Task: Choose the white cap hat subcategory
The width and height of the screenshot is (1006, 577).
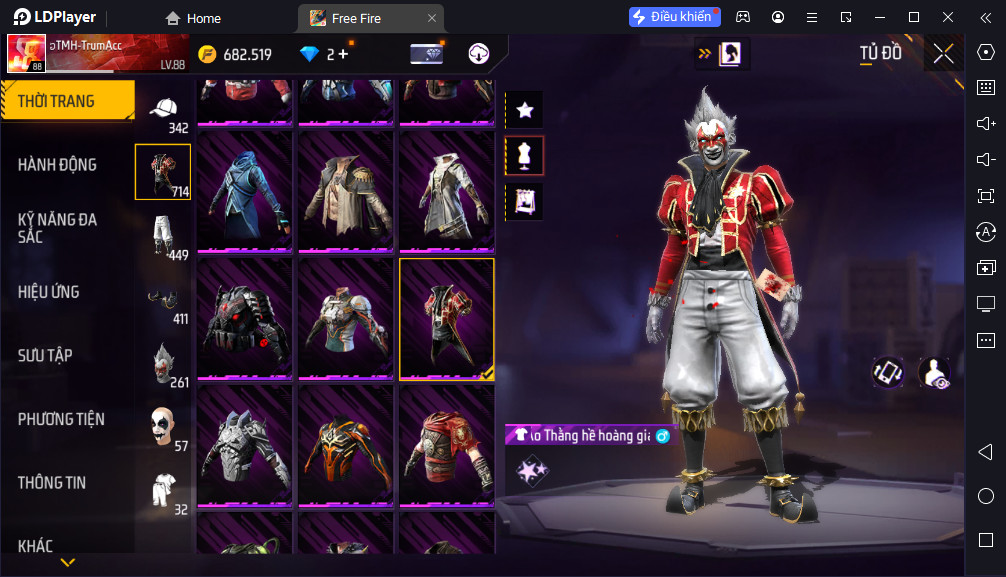Action: 163,112
